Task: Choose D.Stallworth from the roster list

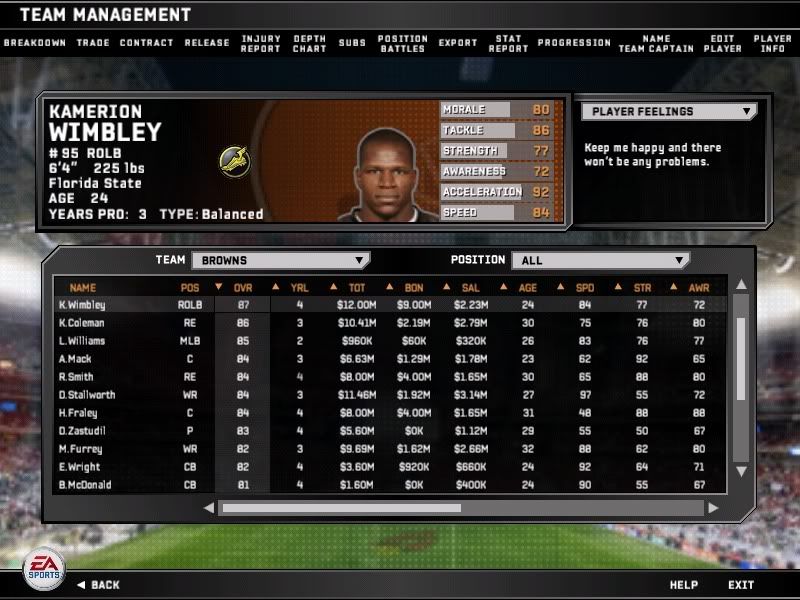Action: pos(86,395)
